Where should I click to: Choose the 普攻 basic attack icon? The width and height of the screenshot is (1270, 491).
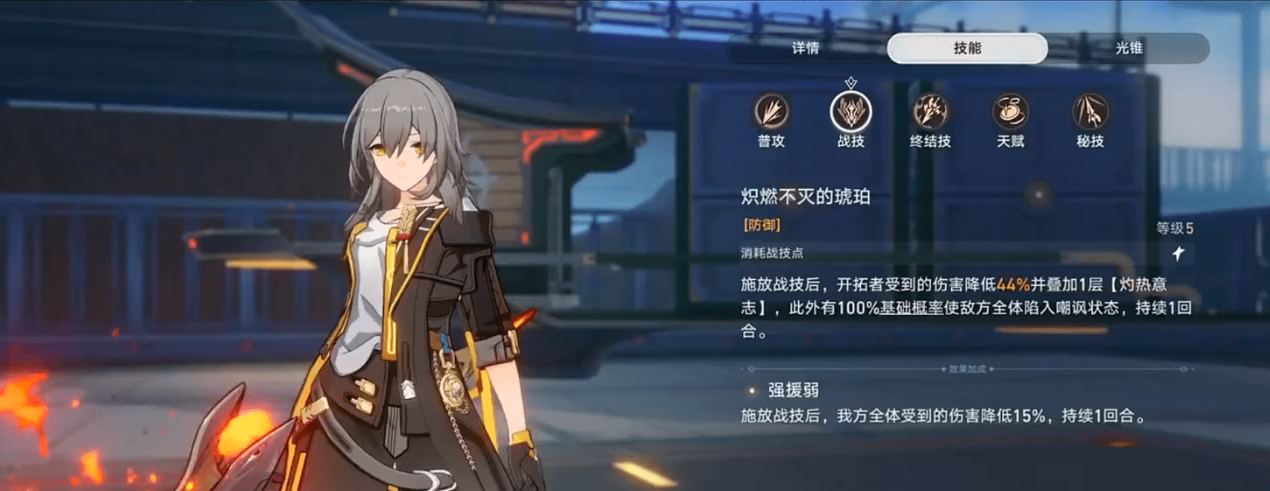[x=771, y=111]
